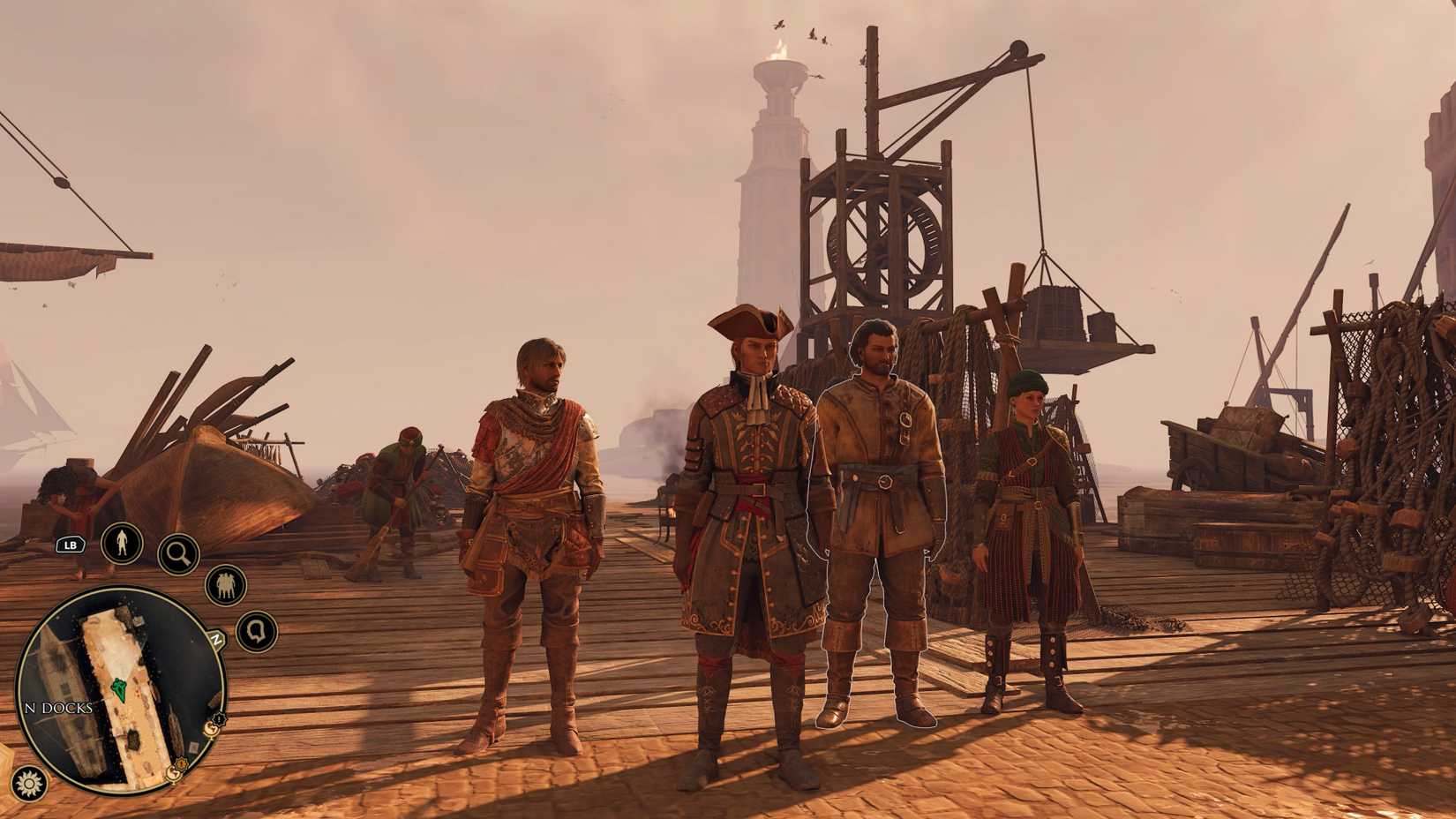
Task: Click the N compass indicator beside the minimap
Action: click(x=215, y=639)
